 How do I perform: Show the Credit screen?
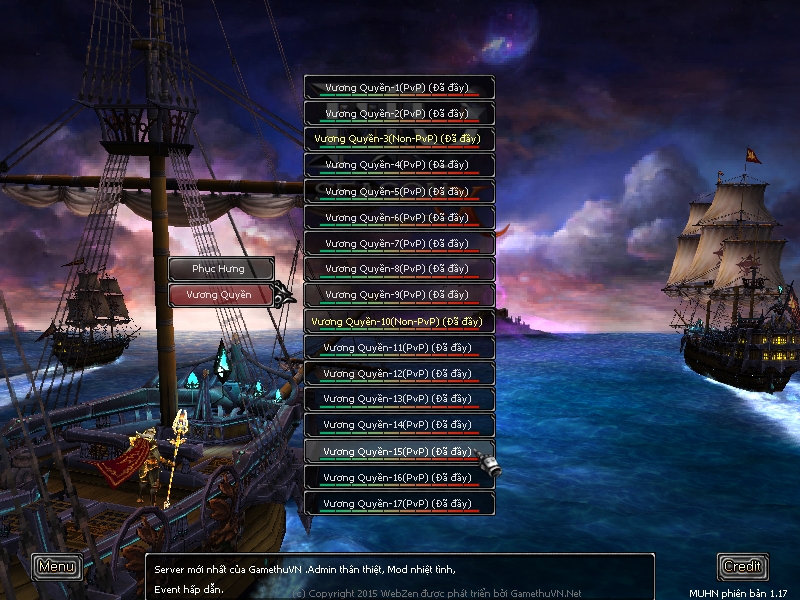[x=742, y=566]
